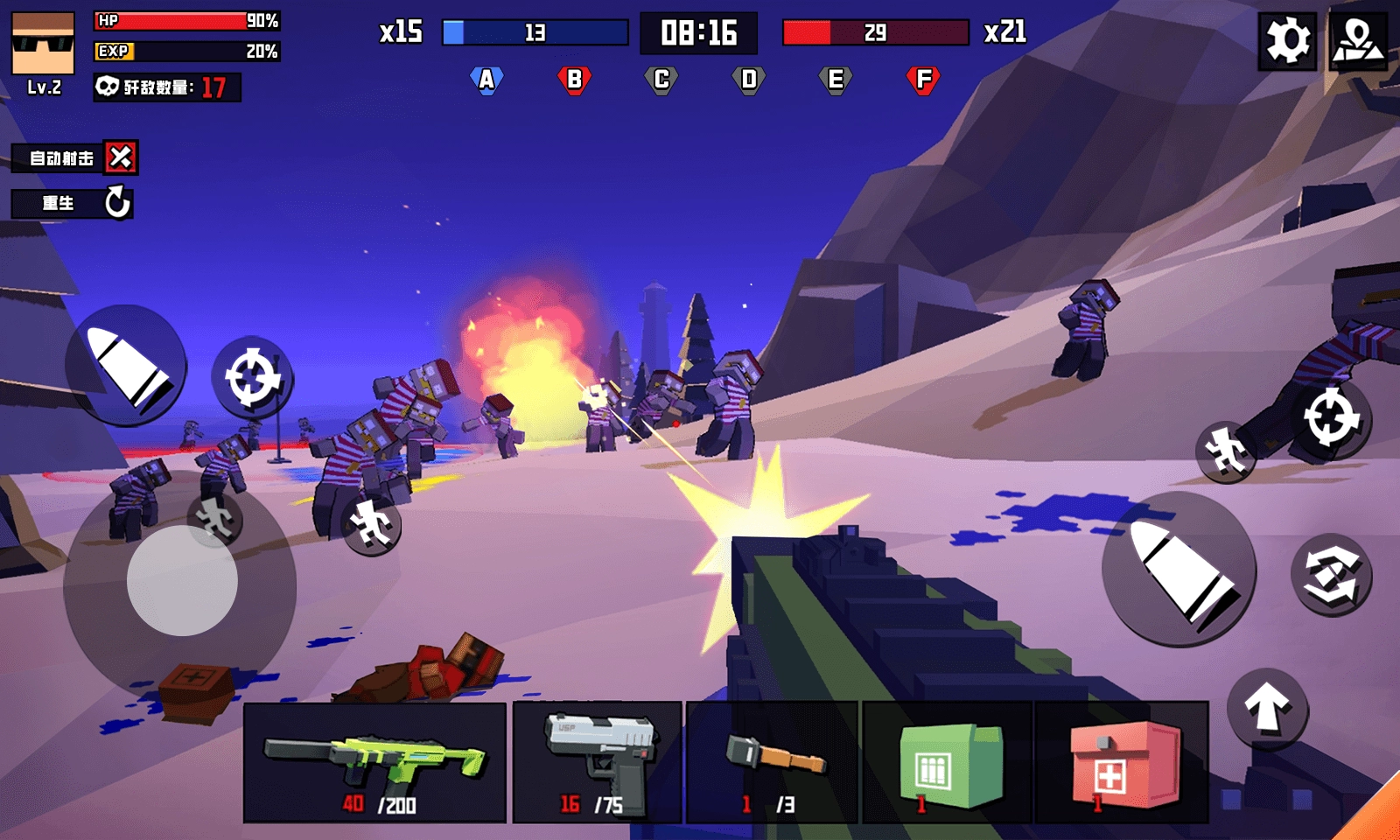
Task: Use the red medkit item
Action: point(1122,762)
